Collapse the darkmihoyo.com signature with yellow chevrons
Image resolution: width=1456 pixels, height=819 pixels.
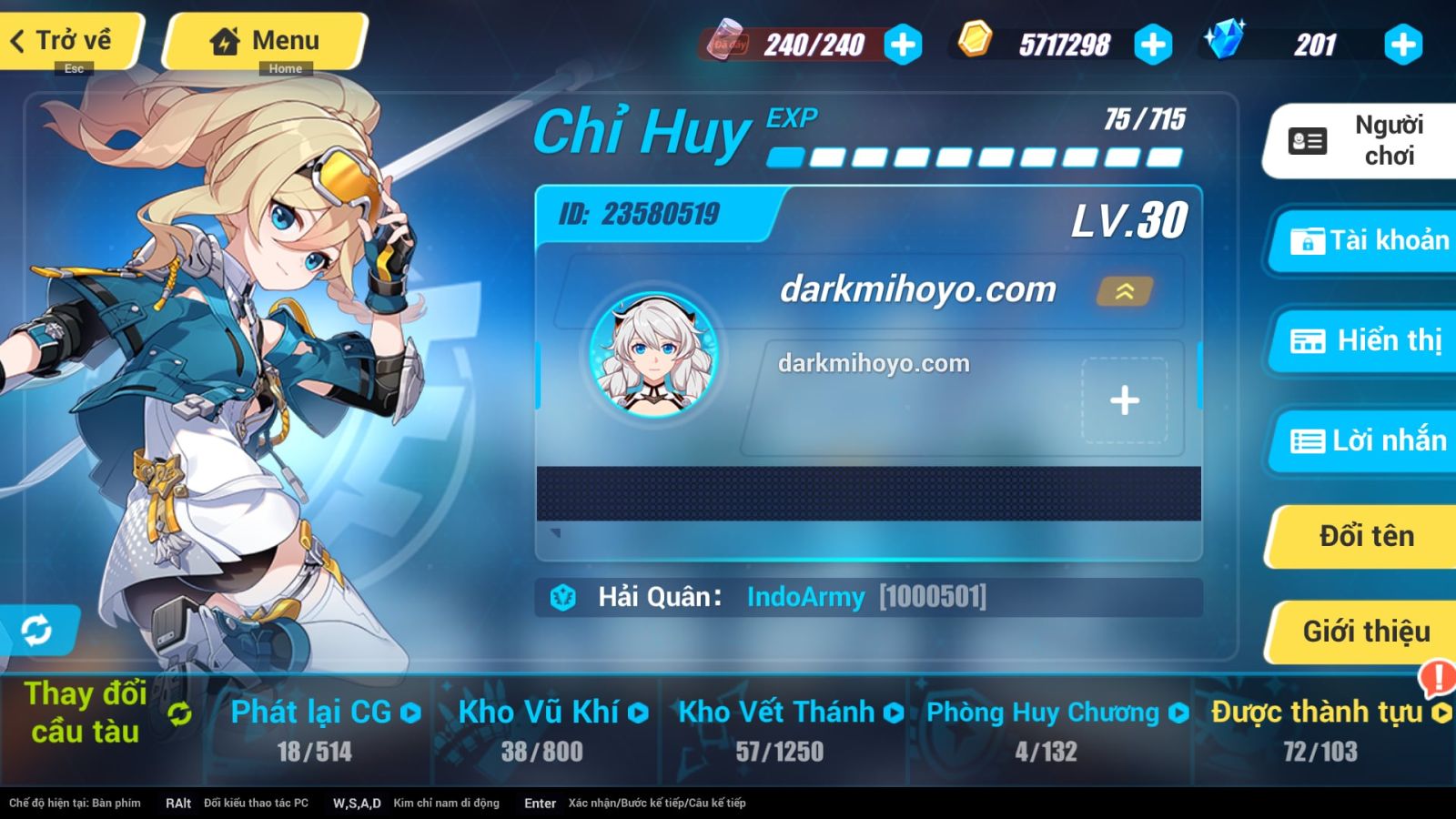click(1125, 292)
